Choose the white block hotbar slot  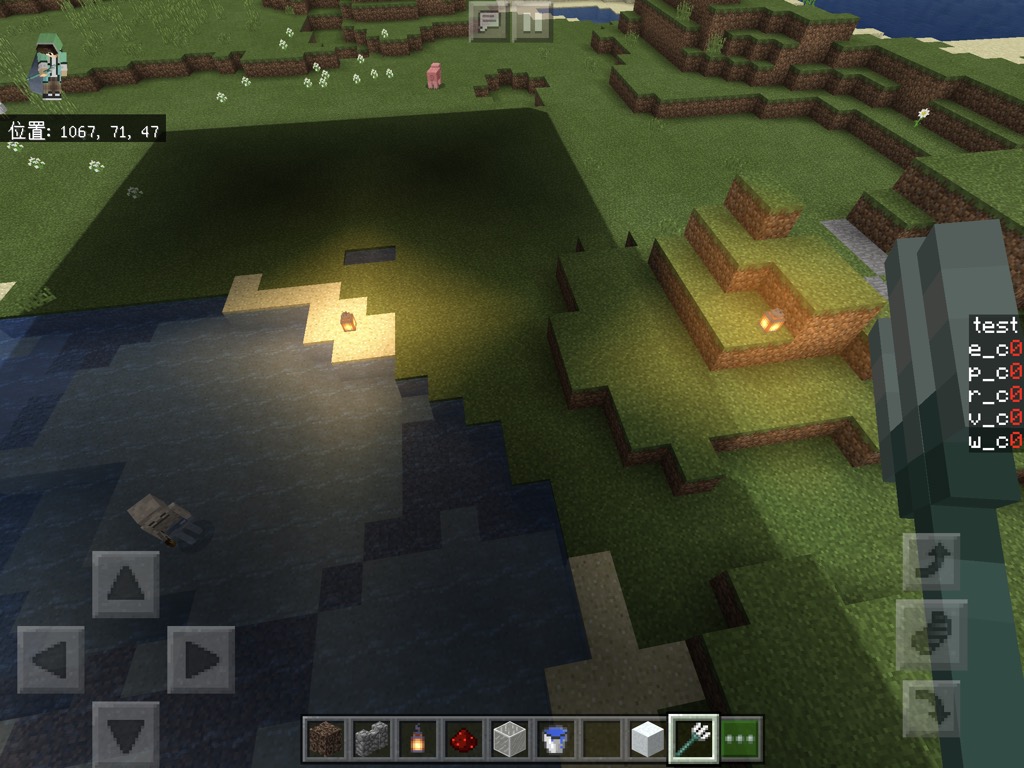click(647, 739)
